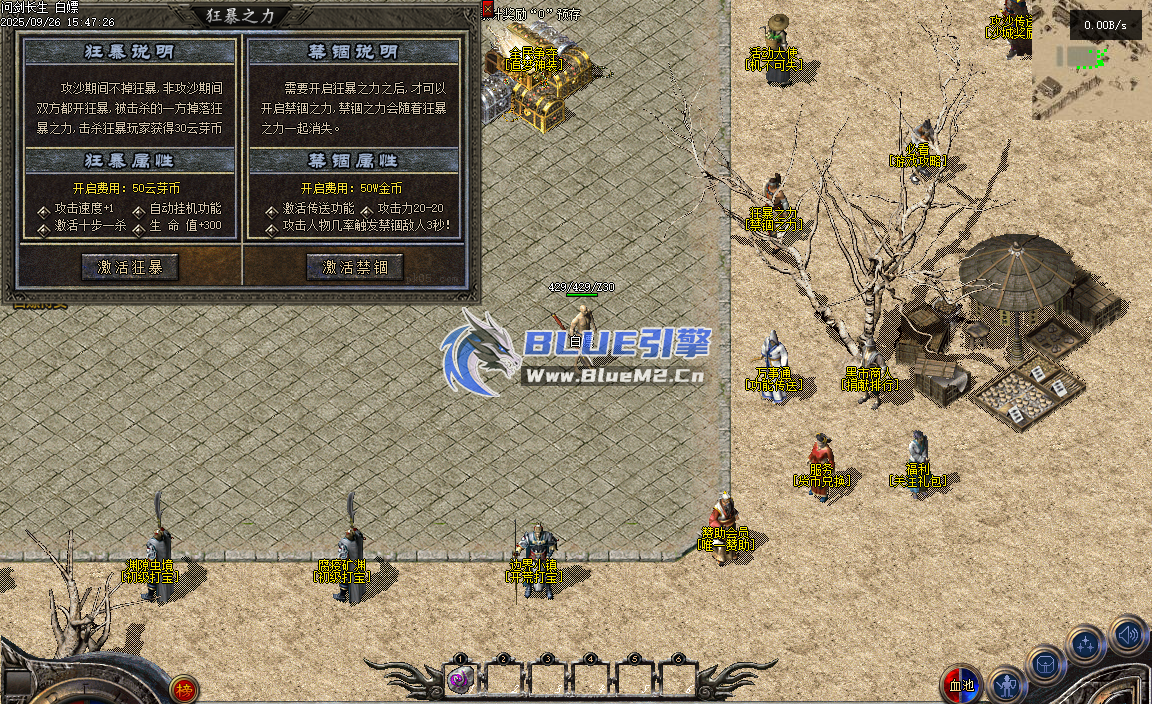Viewport: 1152px width, 704px height.
Task: Select the purple scroll in hotbar slot 1
Action: [460, 679]
